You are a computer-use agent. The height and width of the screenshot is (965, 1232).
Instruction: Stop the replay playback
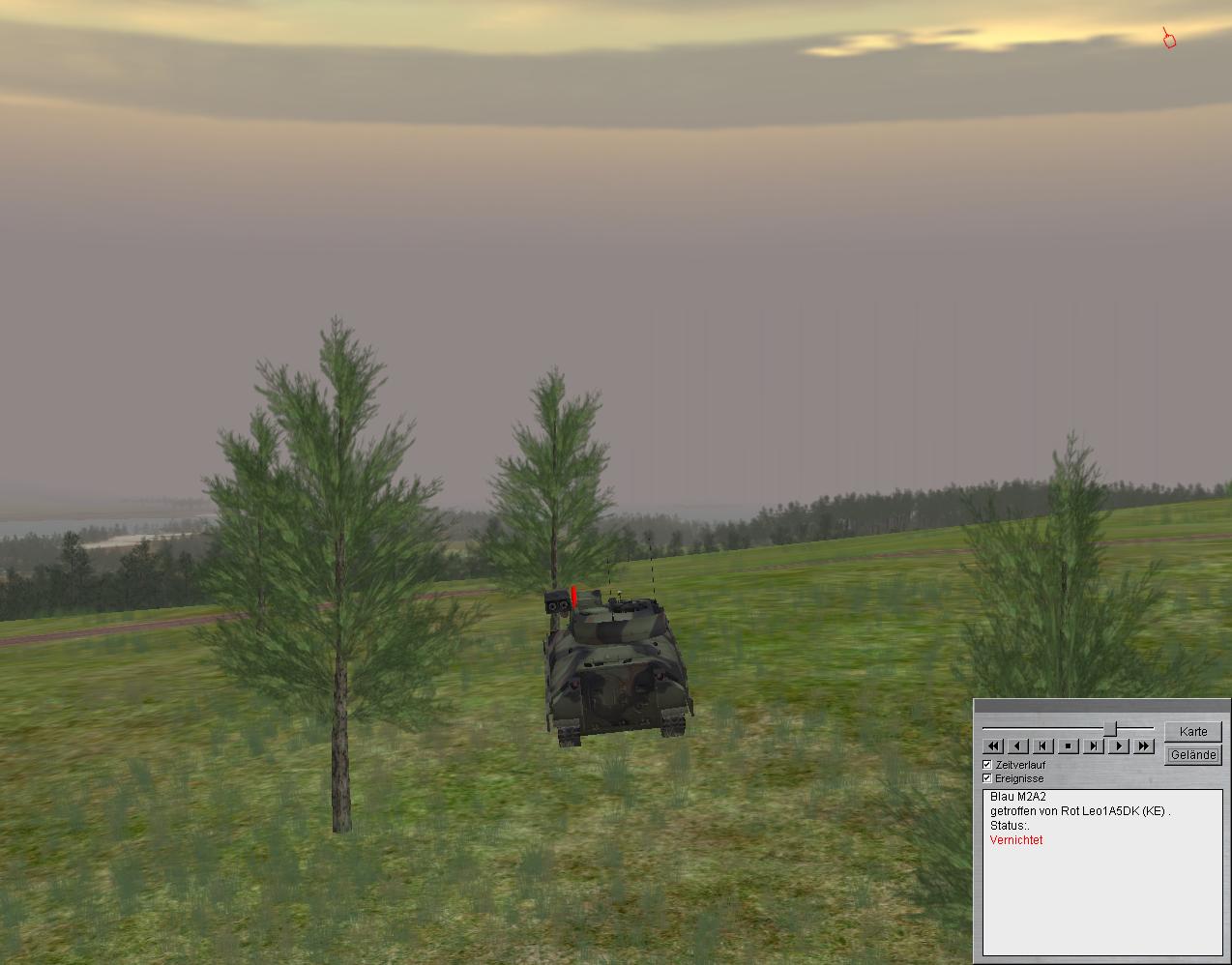tap(1069, 746)
